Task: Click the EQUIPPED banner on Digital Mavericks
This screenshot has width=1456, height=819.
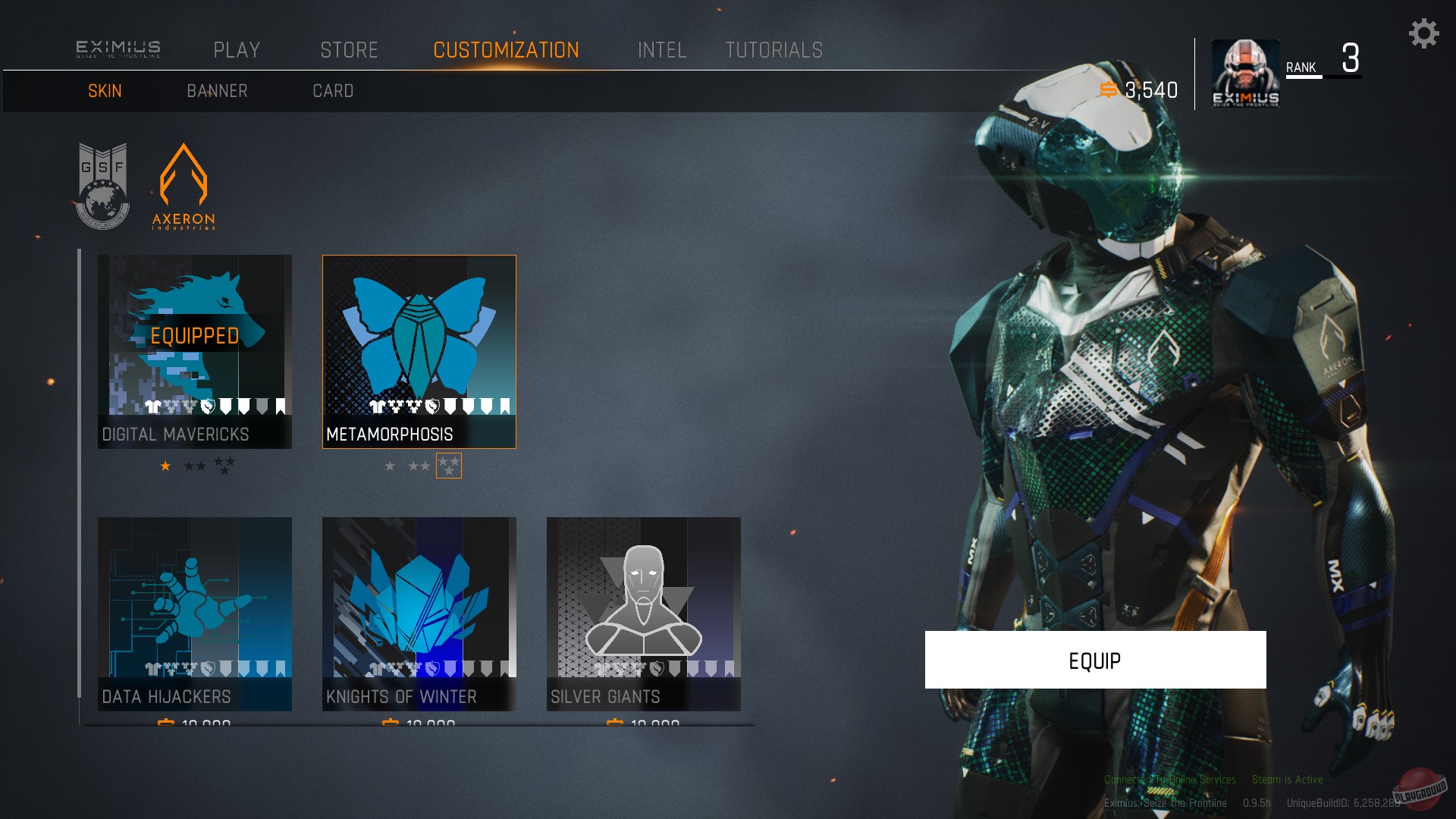Action: [195, 334]
